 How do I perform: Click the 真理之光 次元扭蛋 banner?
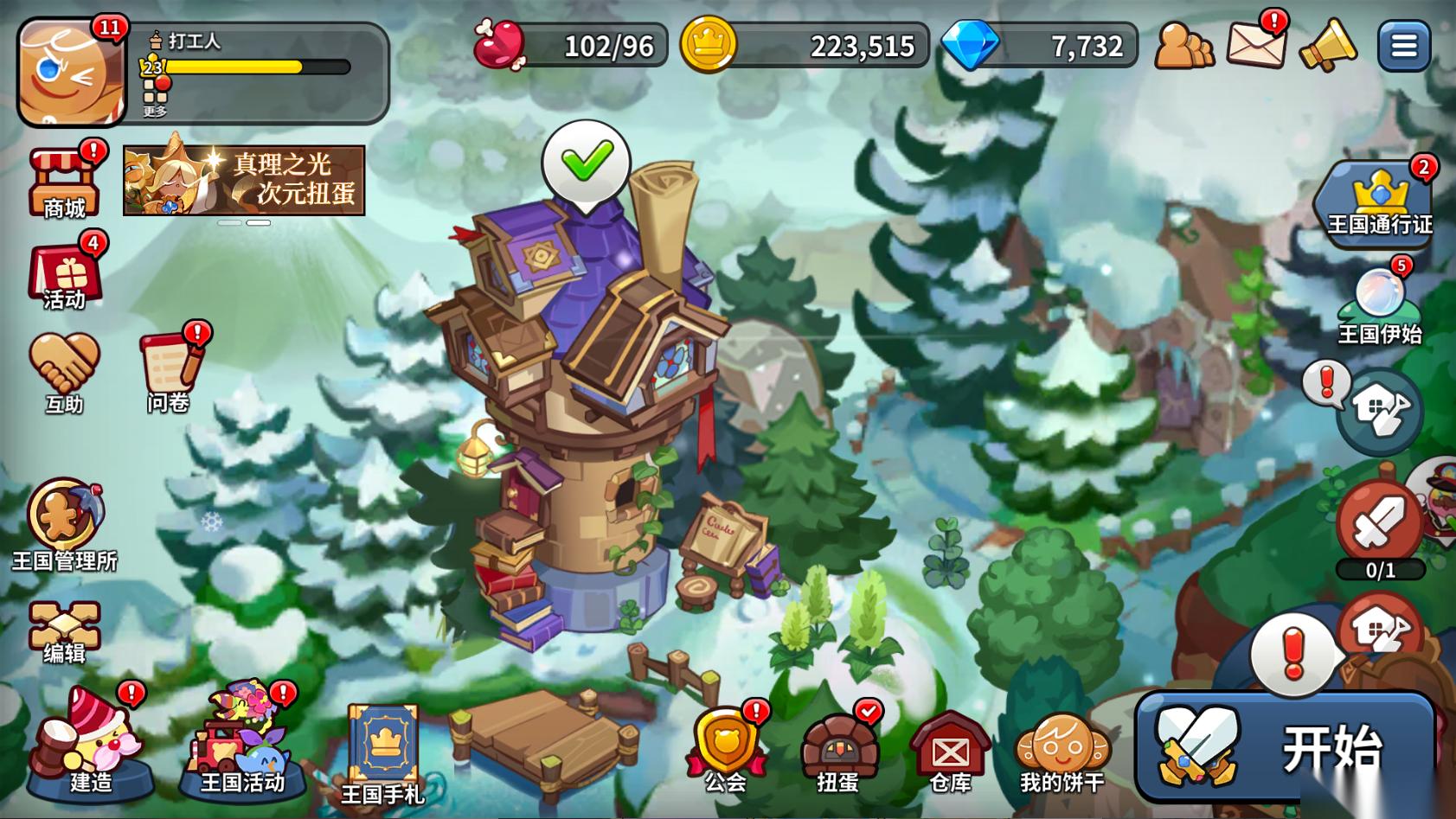click(x=244, y=180)
